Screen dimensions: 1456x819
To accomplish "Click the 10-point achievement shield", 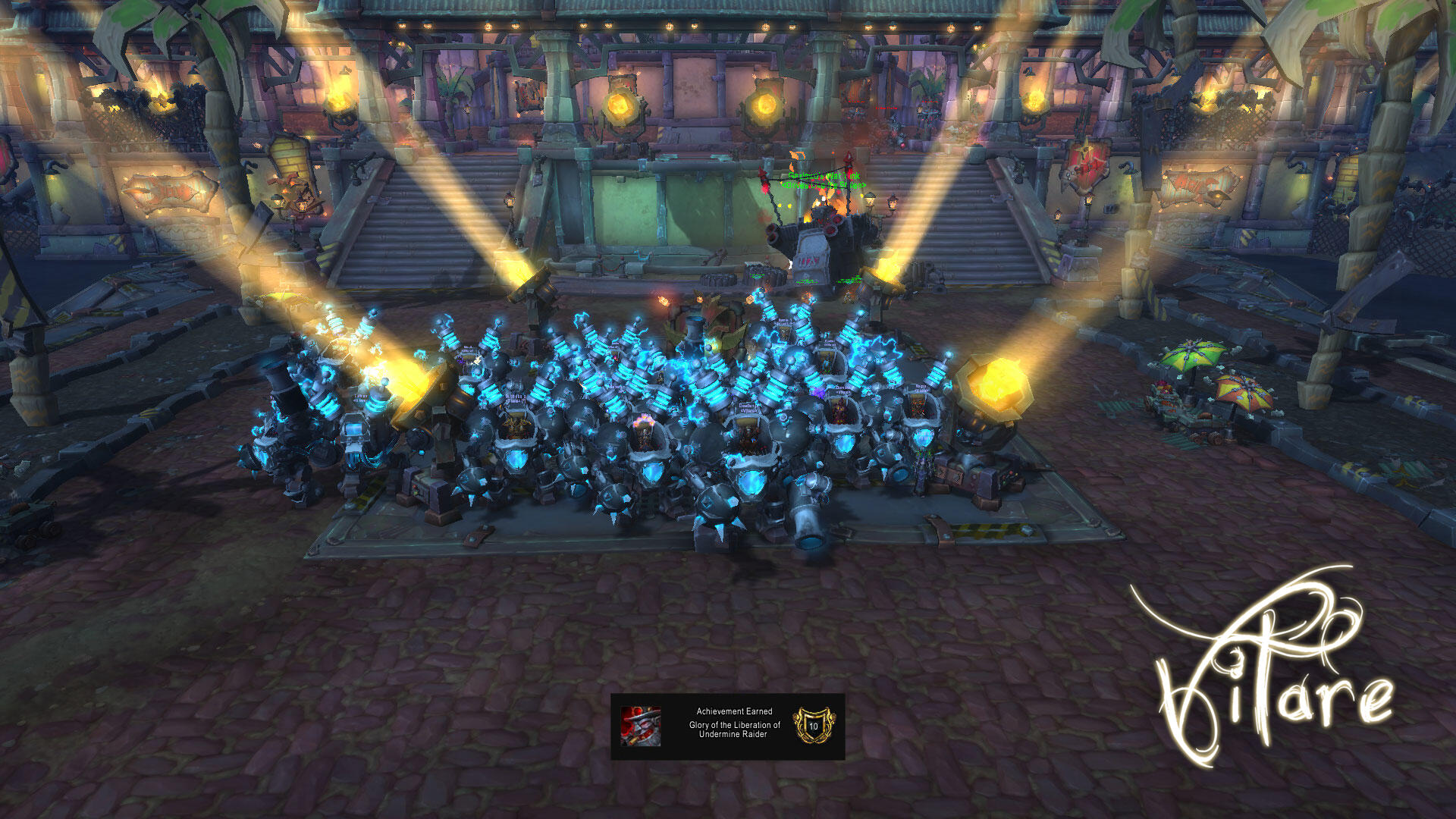I will (814, 726).
